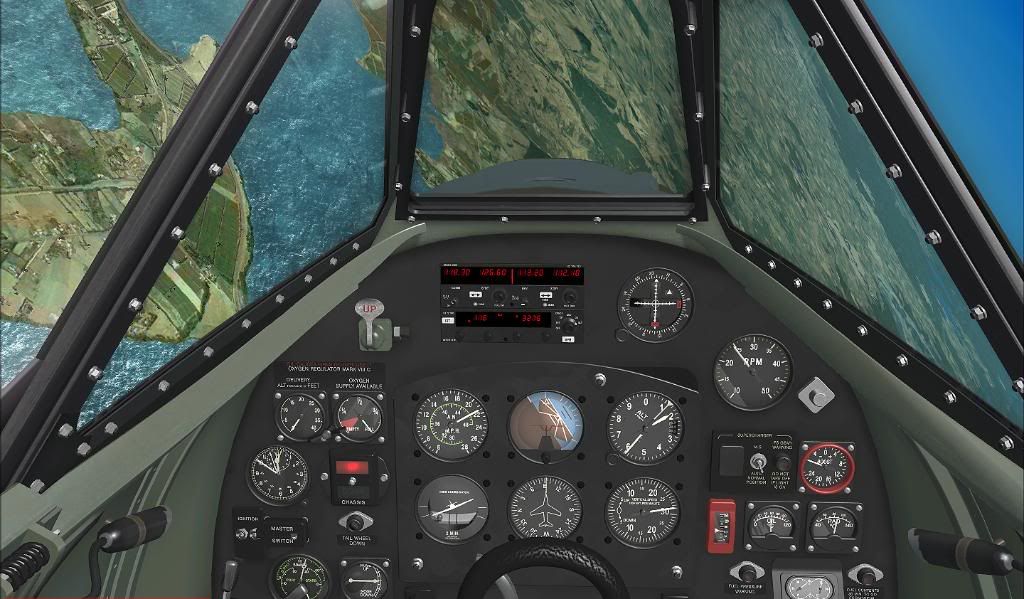Screen dimensions: 1024x599
Task: Swap the NAV radio active and standby frequencies
Action: click(x=547, y=296)
